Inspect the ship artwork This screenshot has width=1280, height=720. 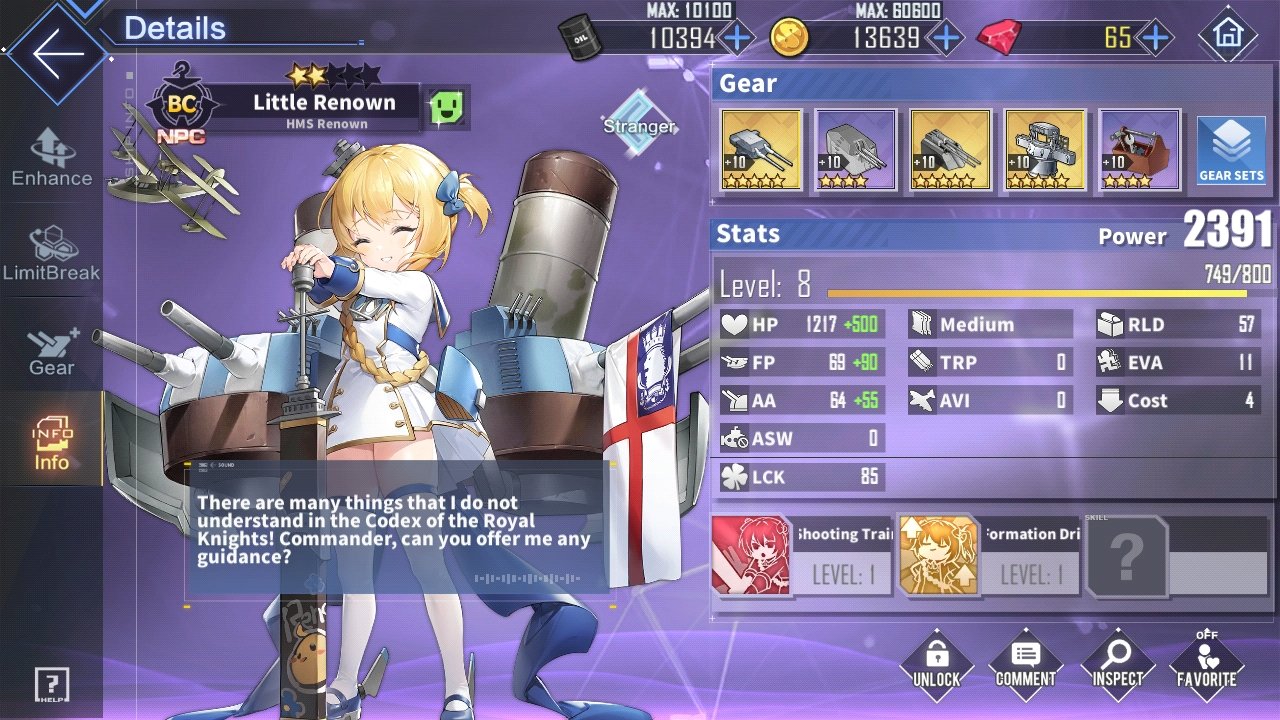(1116, 664)
